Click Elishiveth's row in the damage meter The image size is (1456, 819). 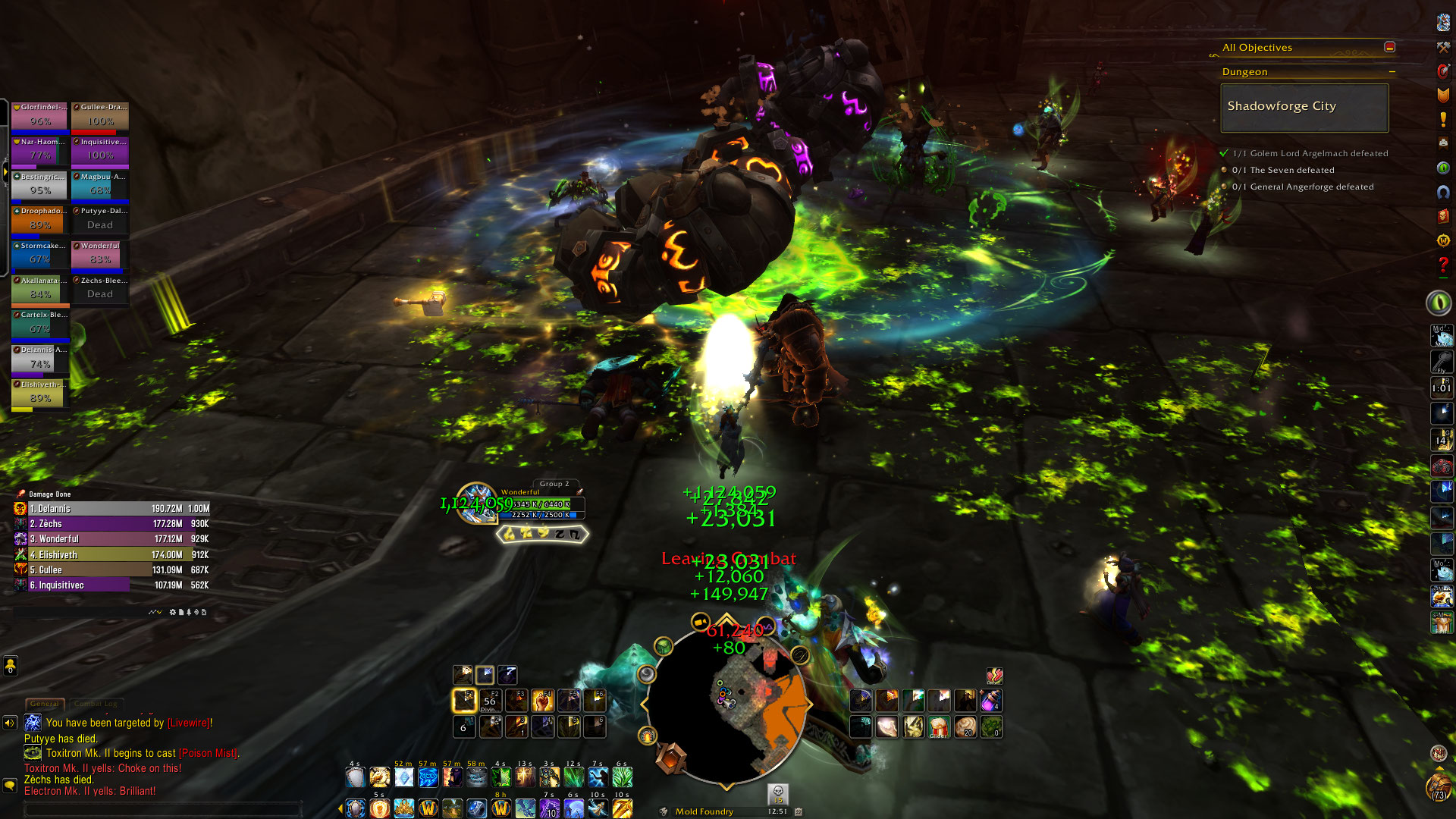pyautogui.click(x=111, y=555)
